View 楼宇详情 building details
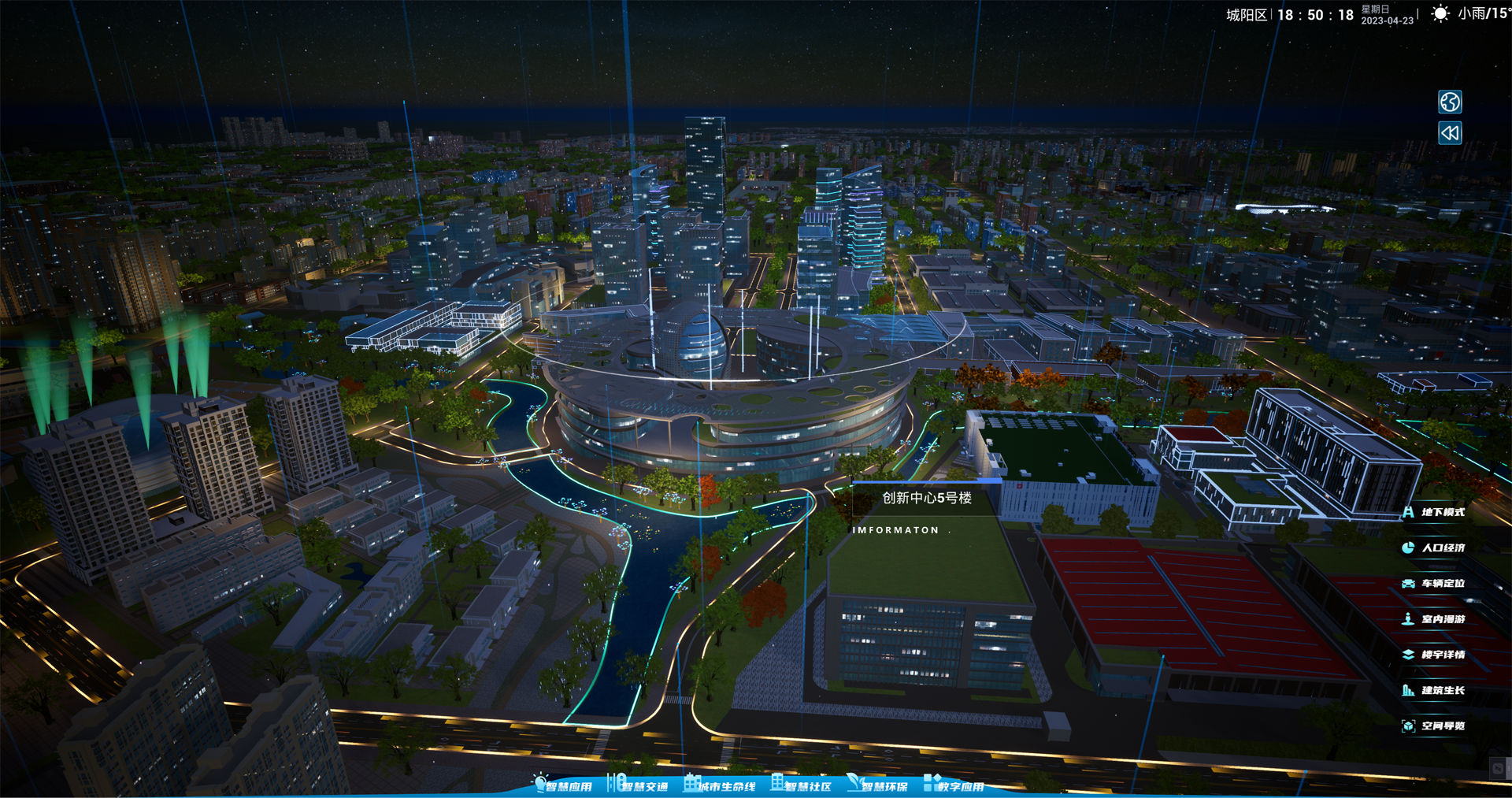Viewport: 1512px width, 798px height. click(1435, 655)
